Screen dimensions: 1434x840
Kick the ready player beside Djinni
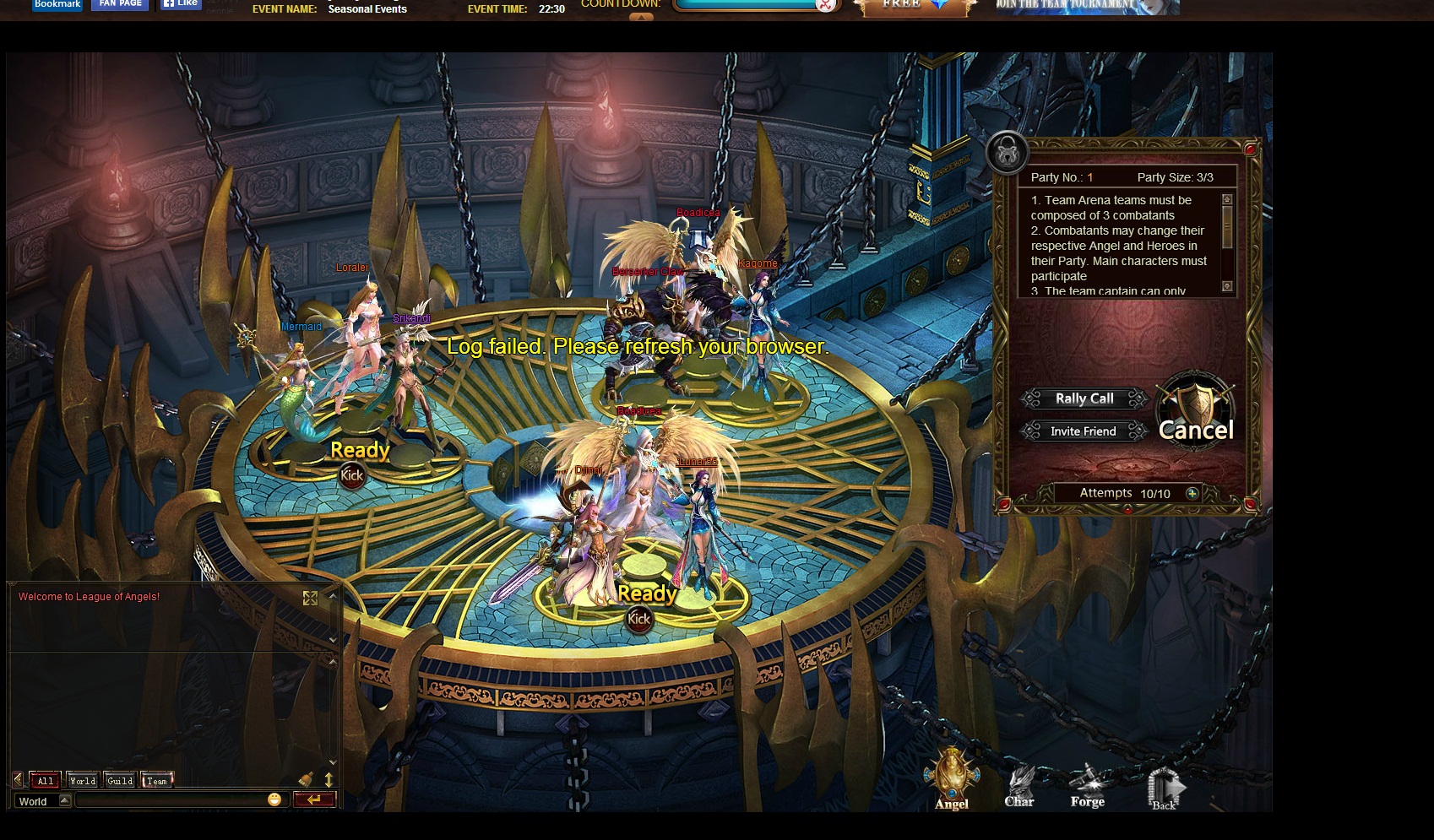click(x=639, y=619)
